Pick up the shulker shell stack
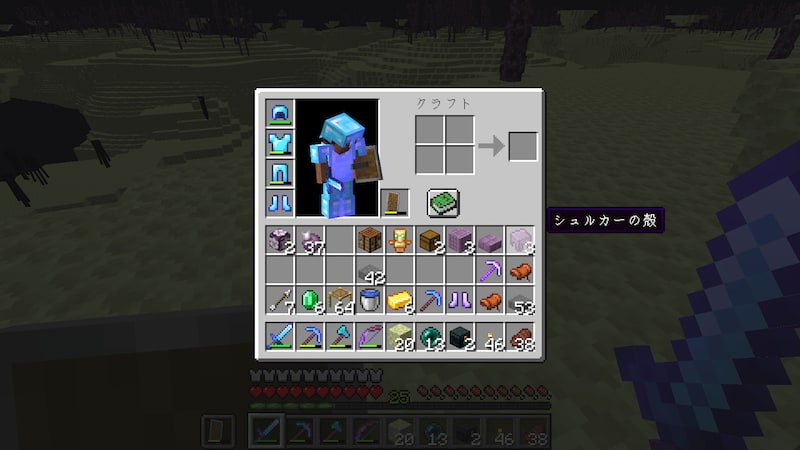Image resolution: width=800 pixels, height=450 pixels. 520,241
